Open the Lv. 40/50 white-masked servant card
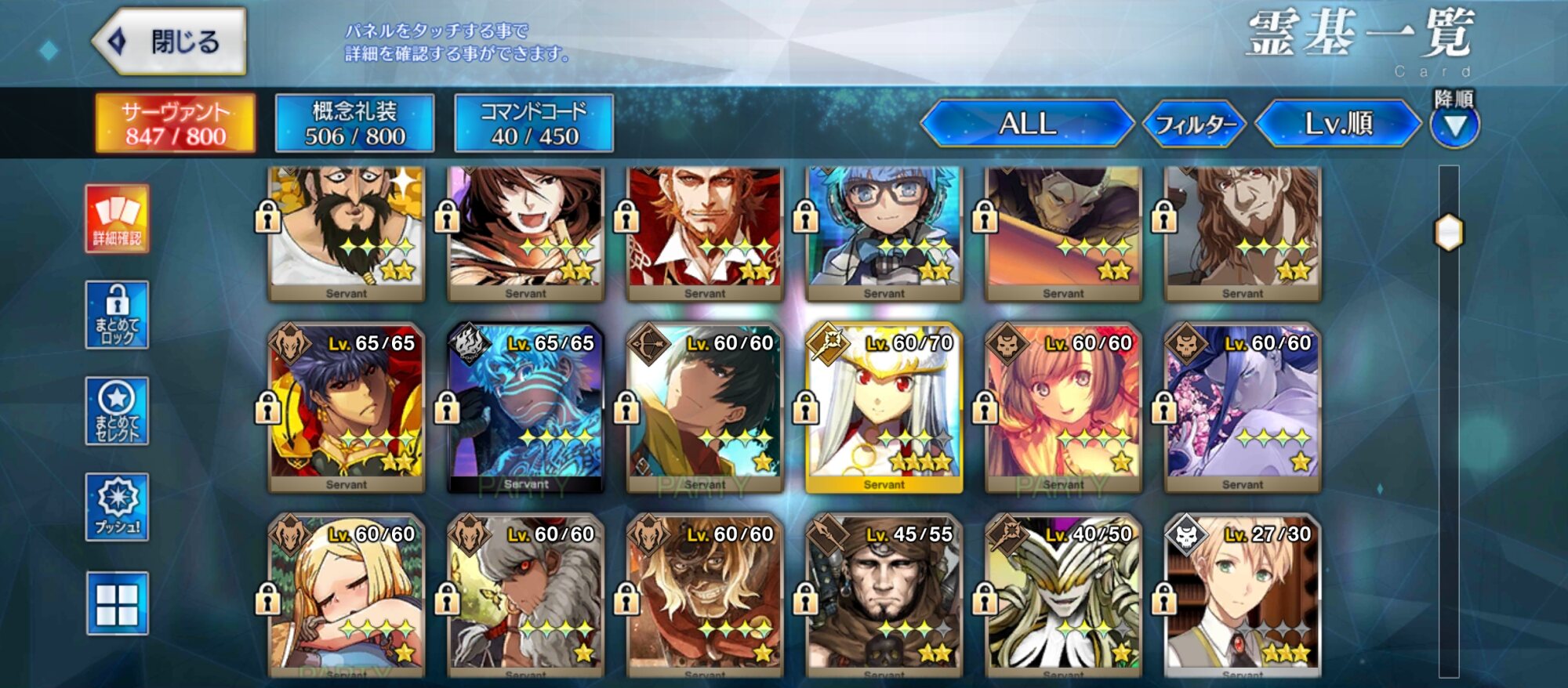Image resolution: width=1568 pixels, height=688 pixels. pos(1063,596)
